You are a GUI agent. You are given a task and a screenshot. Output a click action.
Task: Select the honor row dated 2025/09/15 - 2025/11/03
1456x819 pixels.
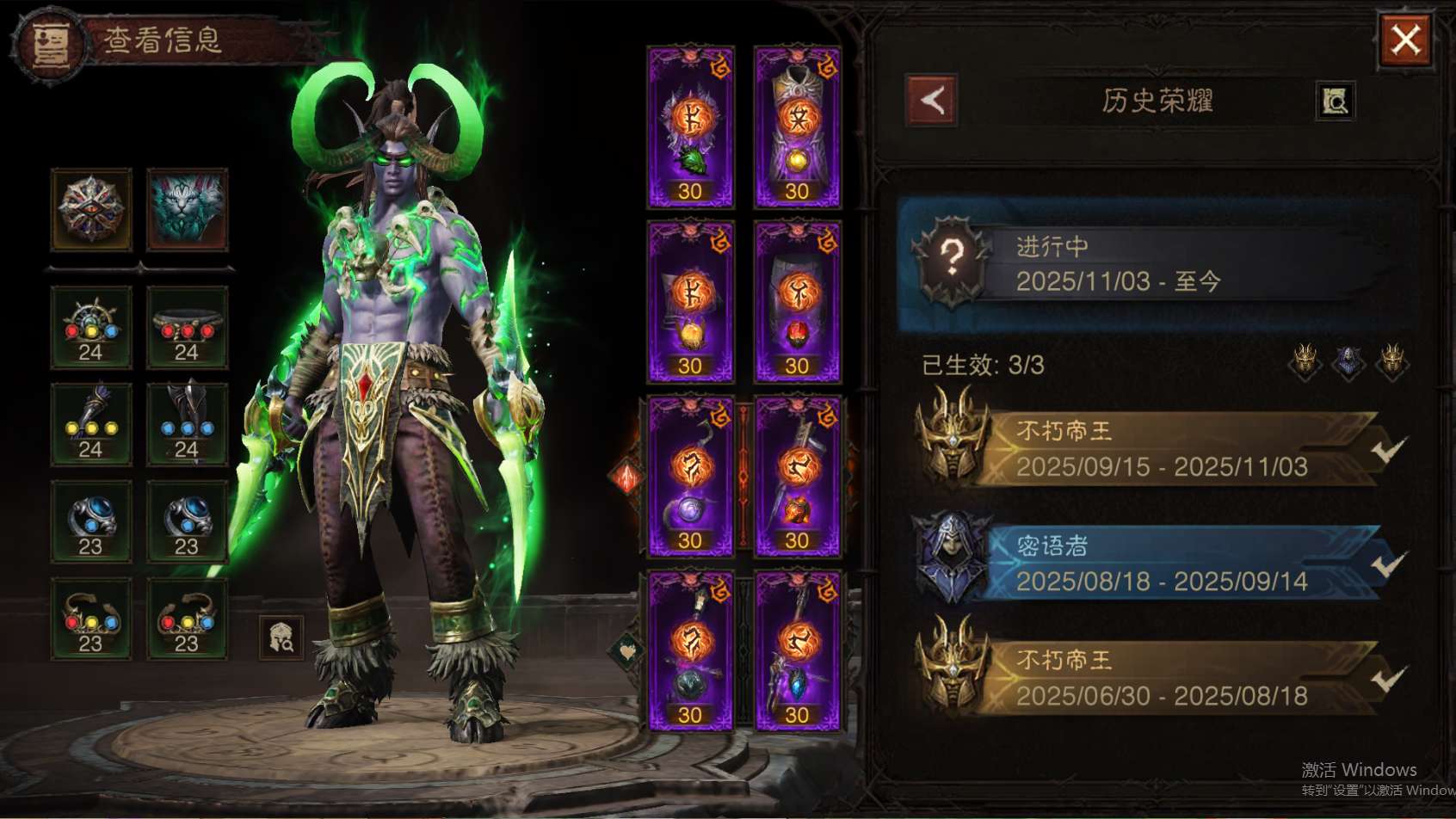tap(1153, 449)
